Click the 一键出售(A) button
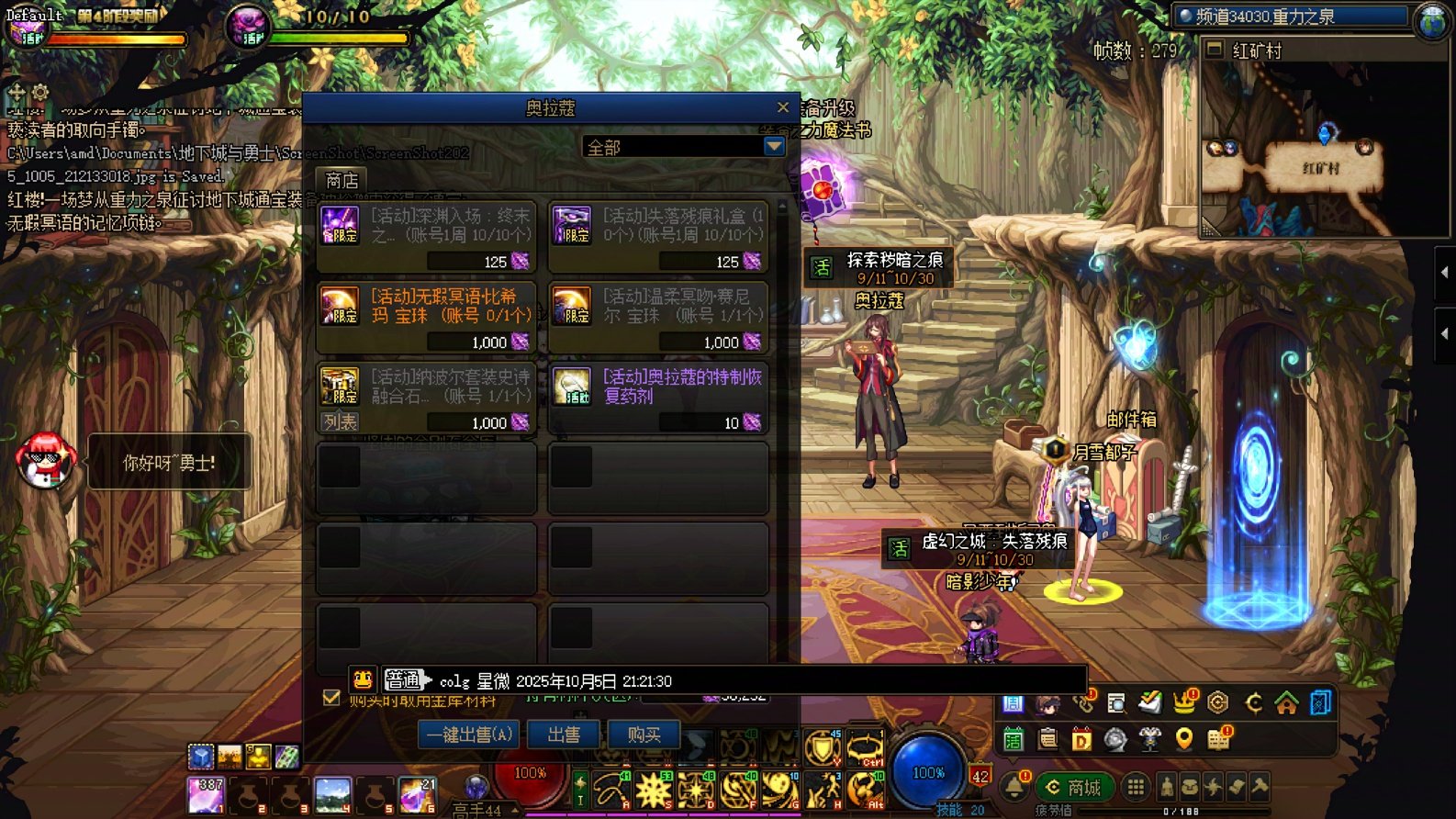This screenshot has width=1456, height=819. point(468,735)
